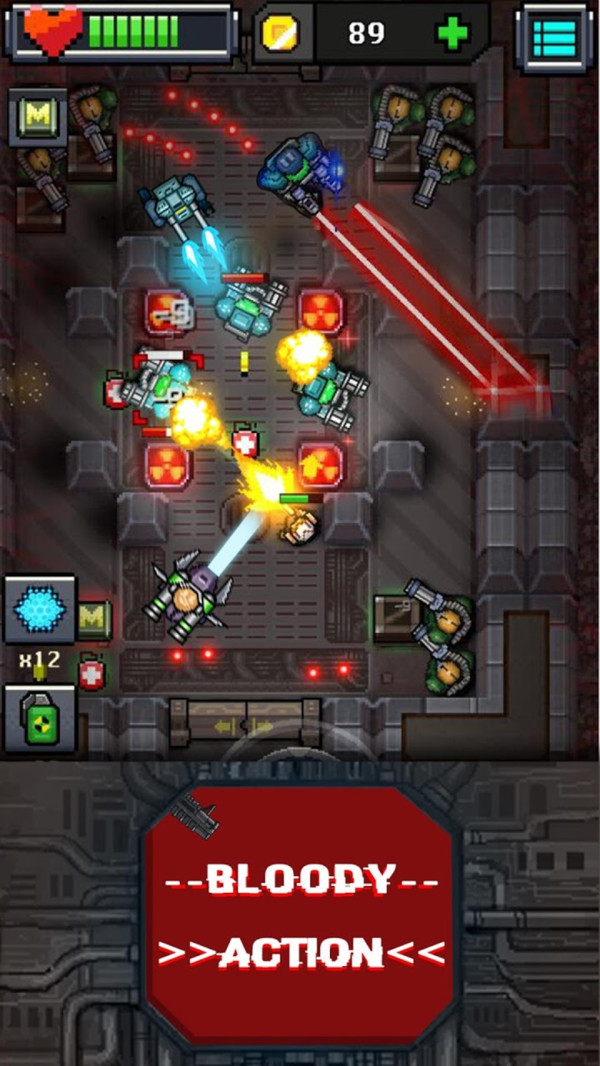Tap the green plus to add coins
This screenshot has width=600, height=1066.
[x=452, y=34]
